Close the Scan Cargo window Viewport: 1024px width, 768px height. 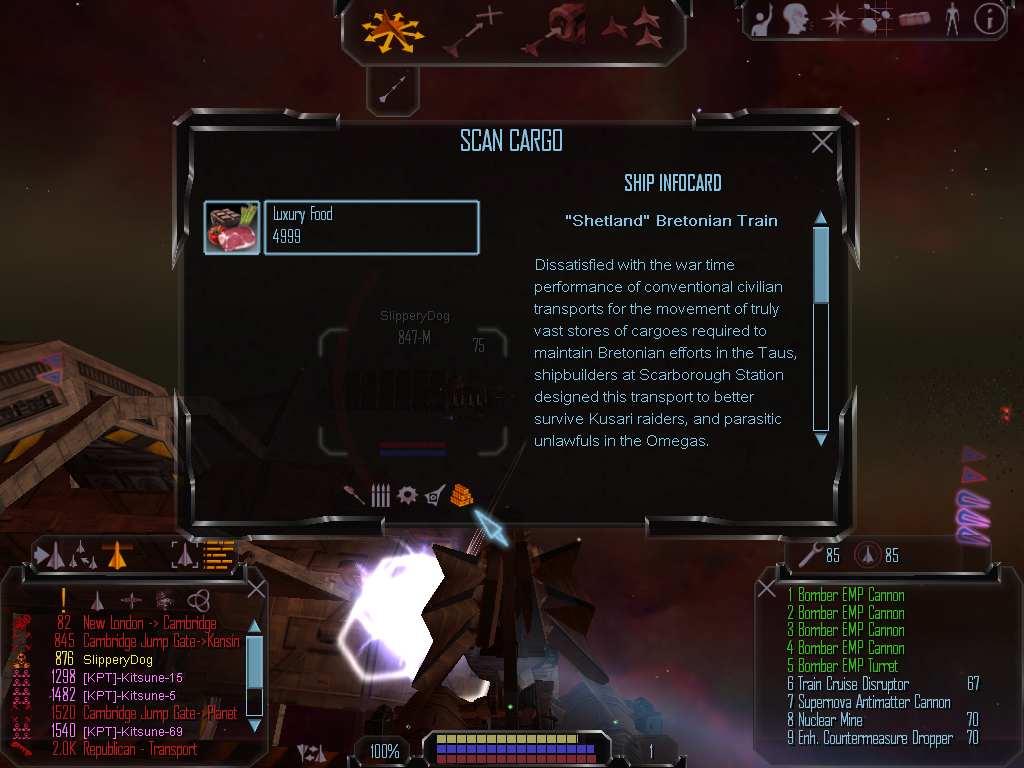(822, 143)
